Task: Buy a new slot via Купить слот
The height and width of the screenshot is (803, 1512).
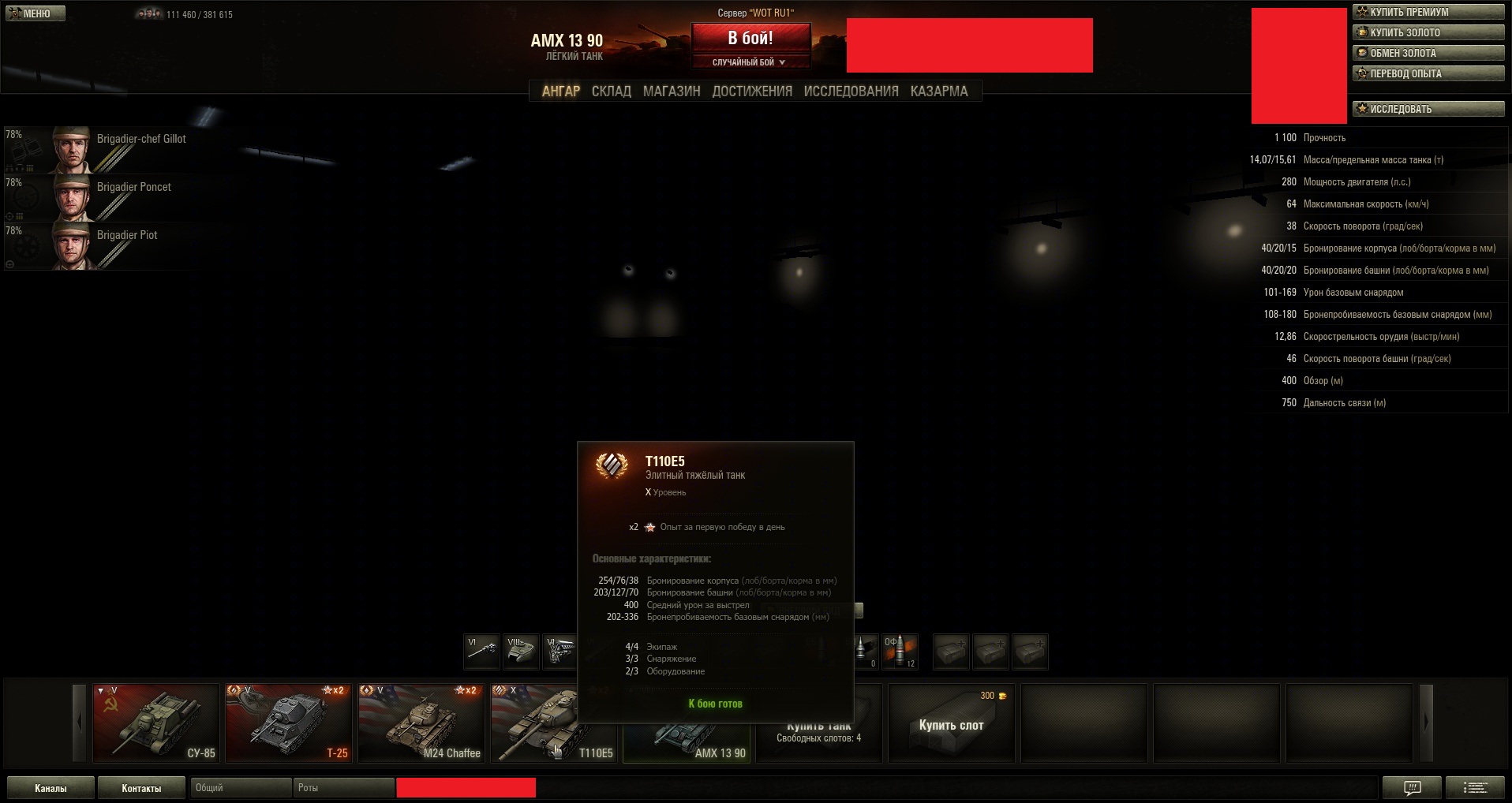Action: pyautogui.click(x=951, y=724)
